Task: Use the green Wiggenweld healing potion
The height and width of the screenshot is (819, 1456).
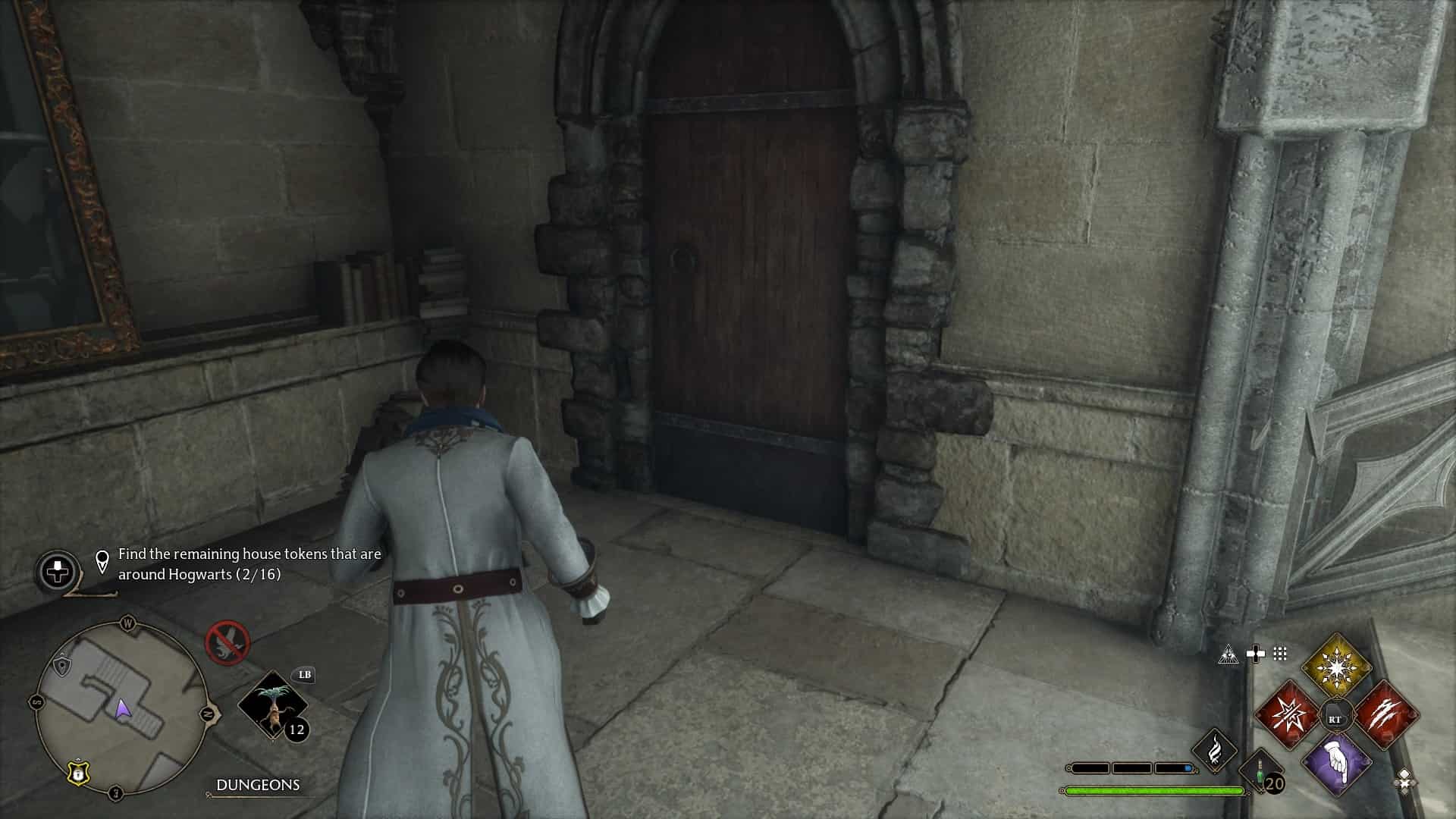Action: pos(1260,774)
